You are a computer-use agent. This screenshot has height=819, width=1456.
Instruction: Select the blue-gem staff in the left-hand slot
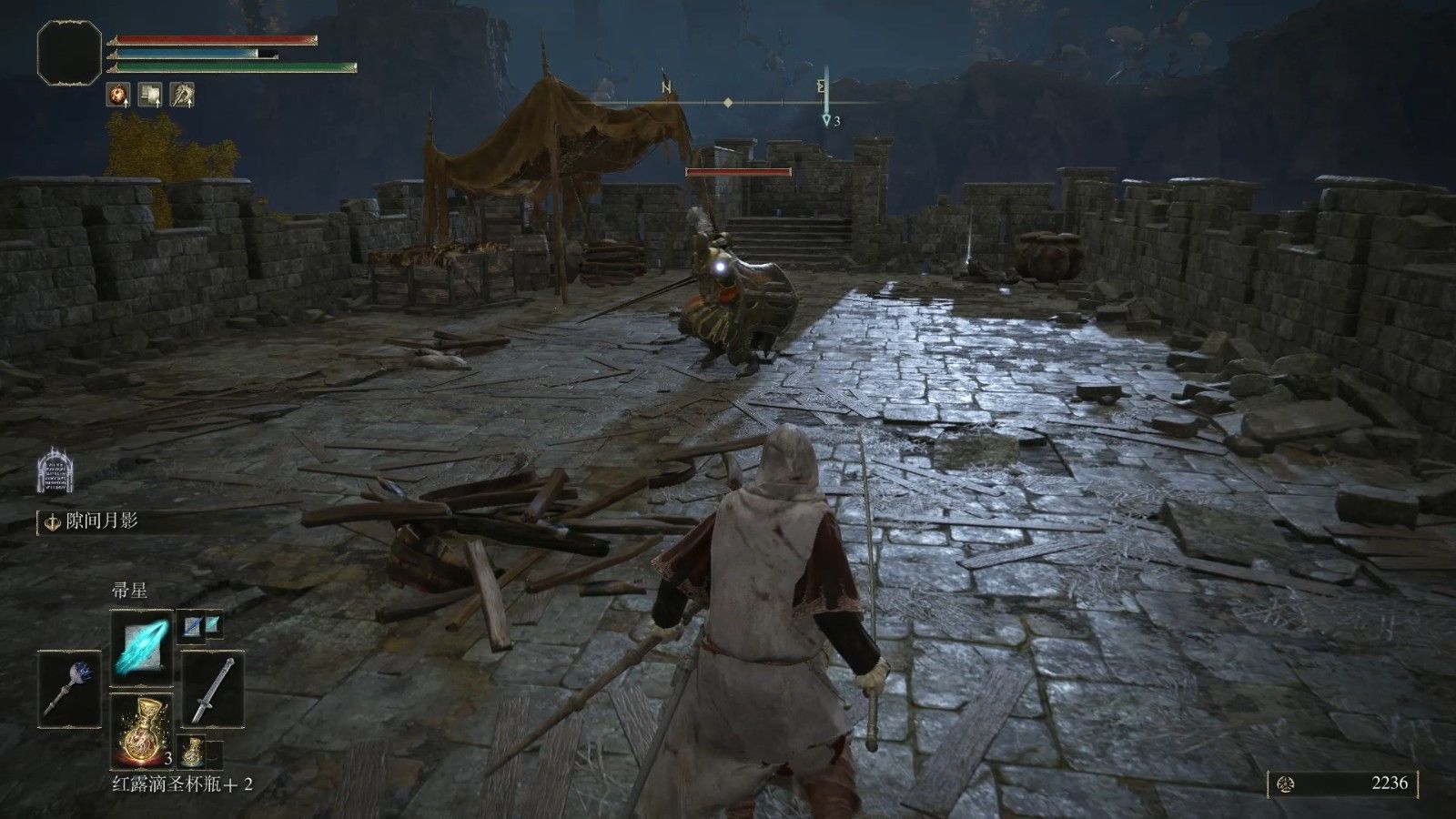point(71,689)
